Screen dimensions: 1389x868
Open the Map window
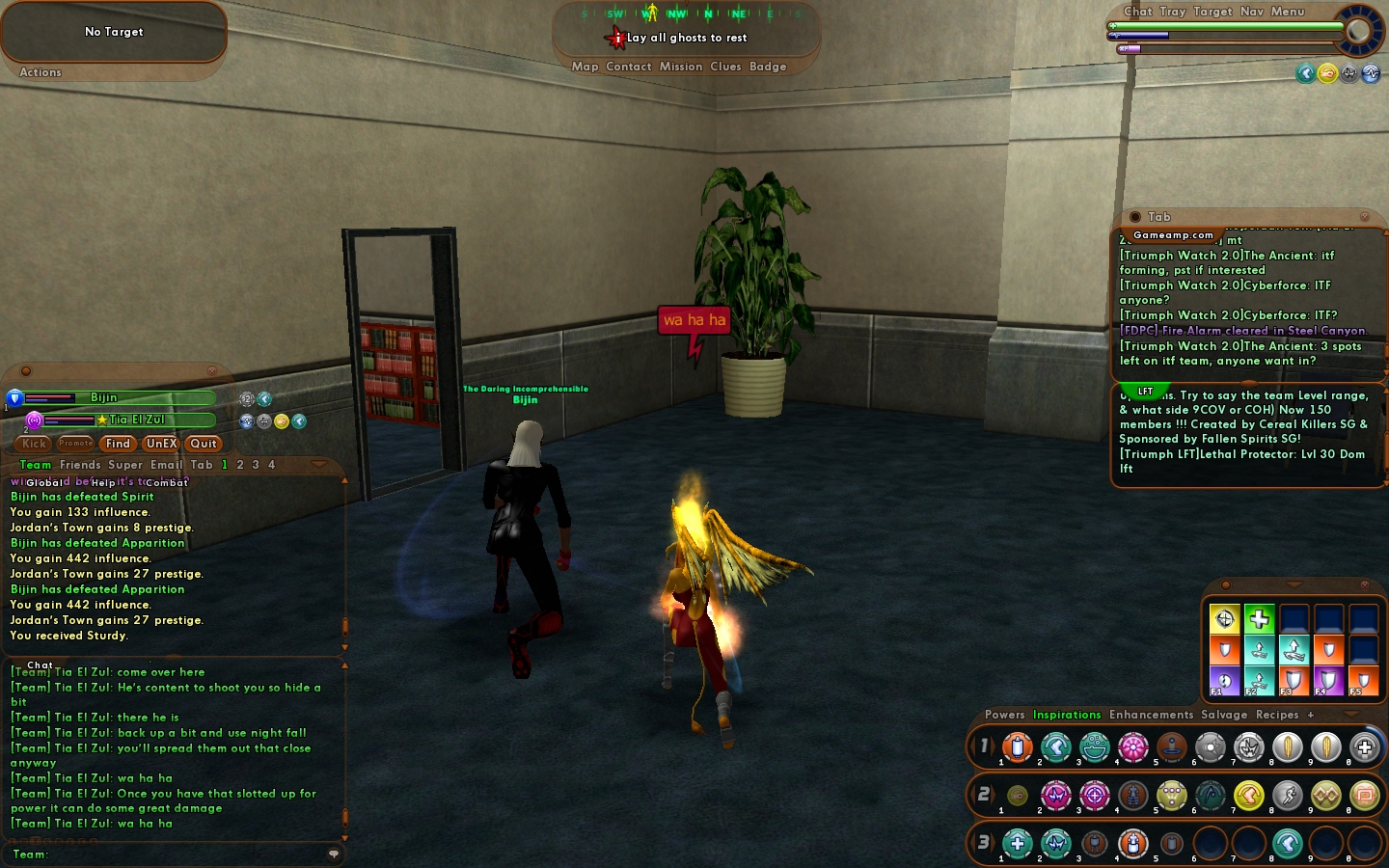pyautogui.click(x=585, y=67)
